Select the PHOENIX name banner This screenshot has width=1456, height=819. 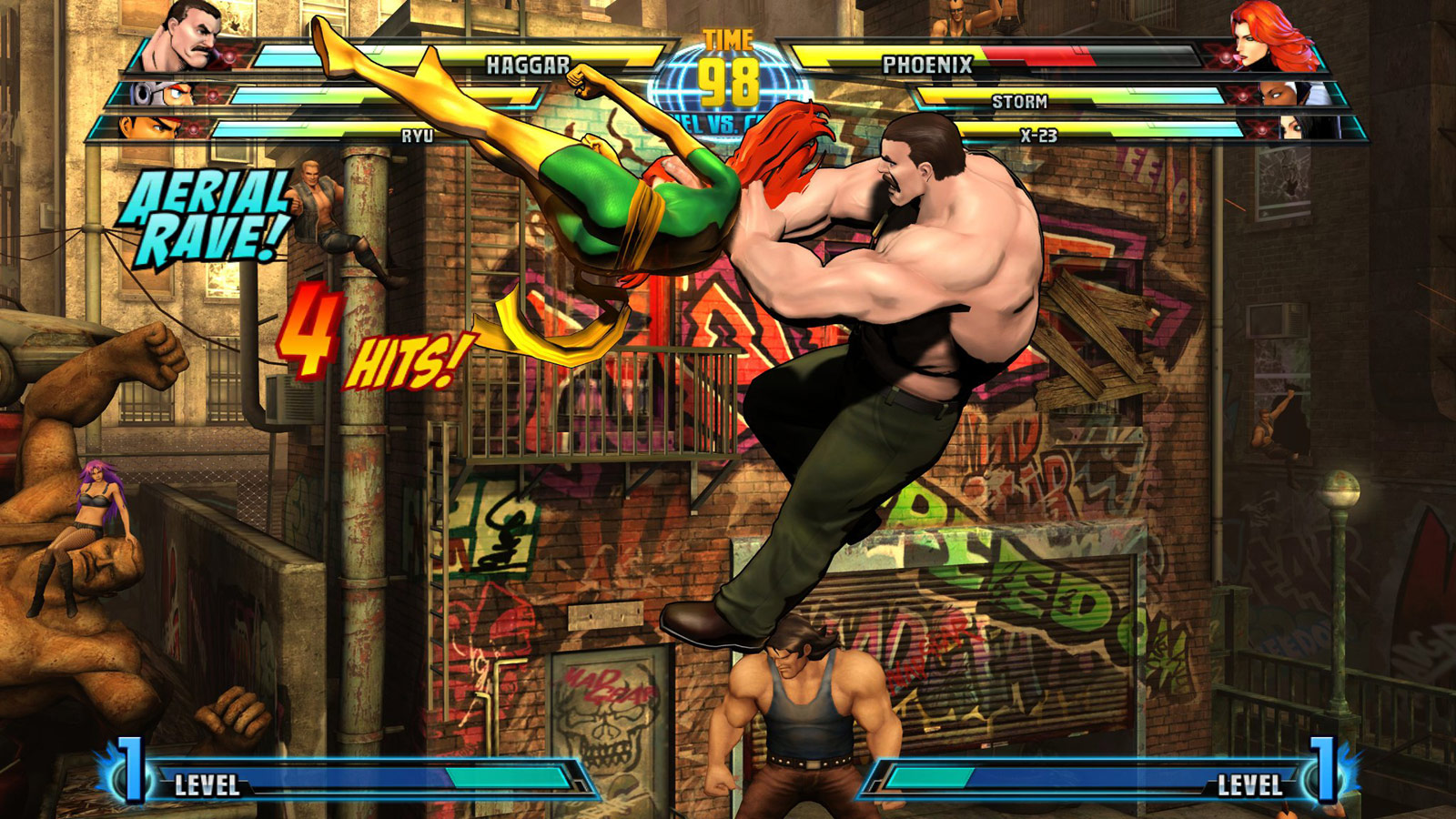[926, 64]
